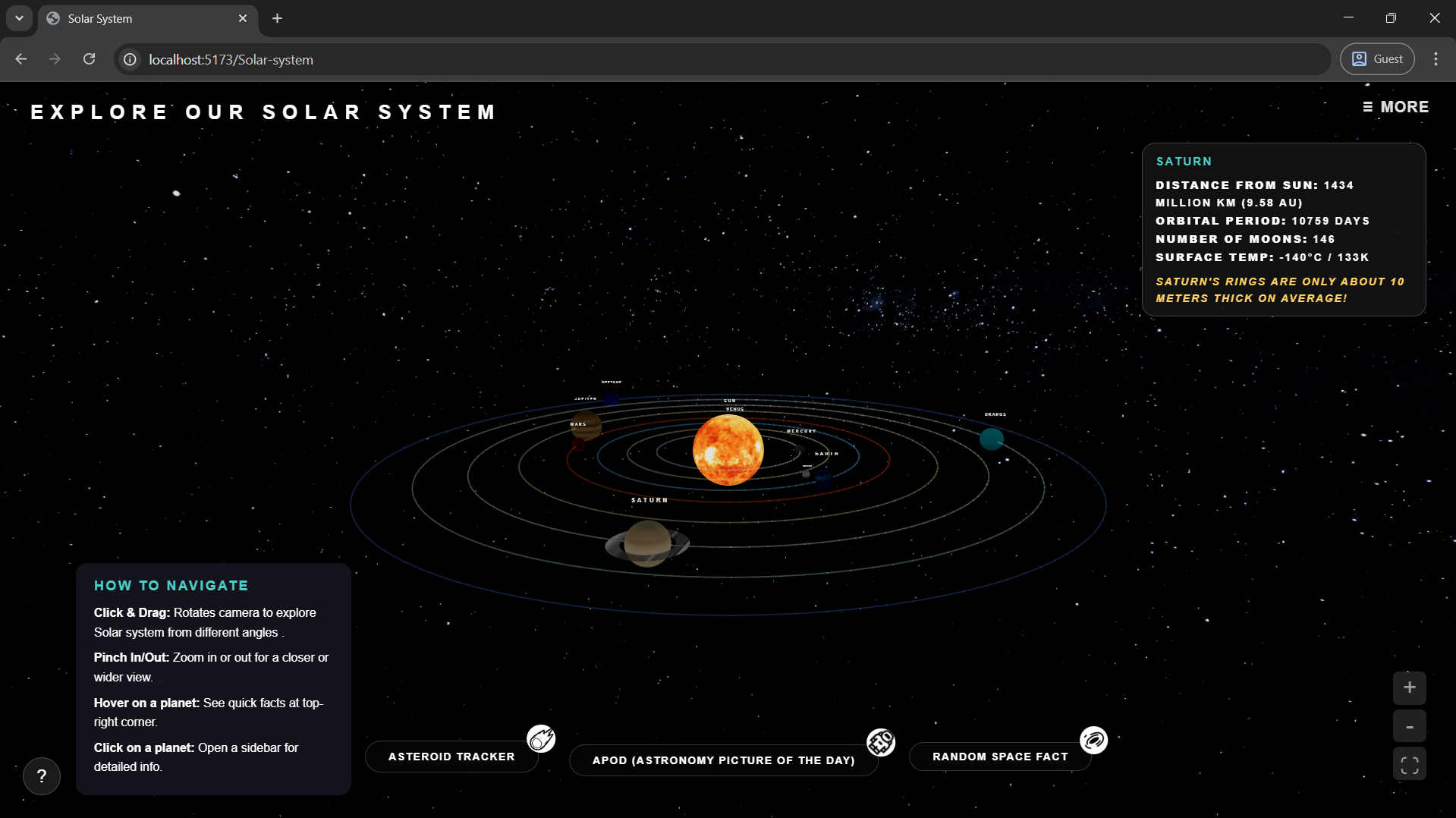Select the Sun
The height and width of the screenshot is (818, 1456).
coord(728,449)
